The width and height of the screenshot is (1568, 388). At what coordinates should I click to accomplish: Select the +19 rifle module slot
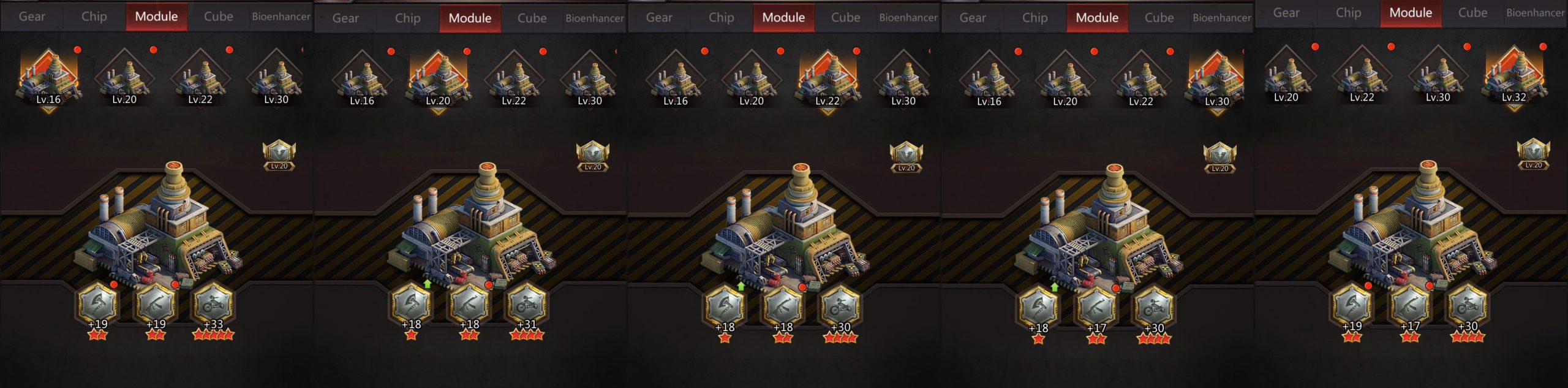[x=156, y=305]
